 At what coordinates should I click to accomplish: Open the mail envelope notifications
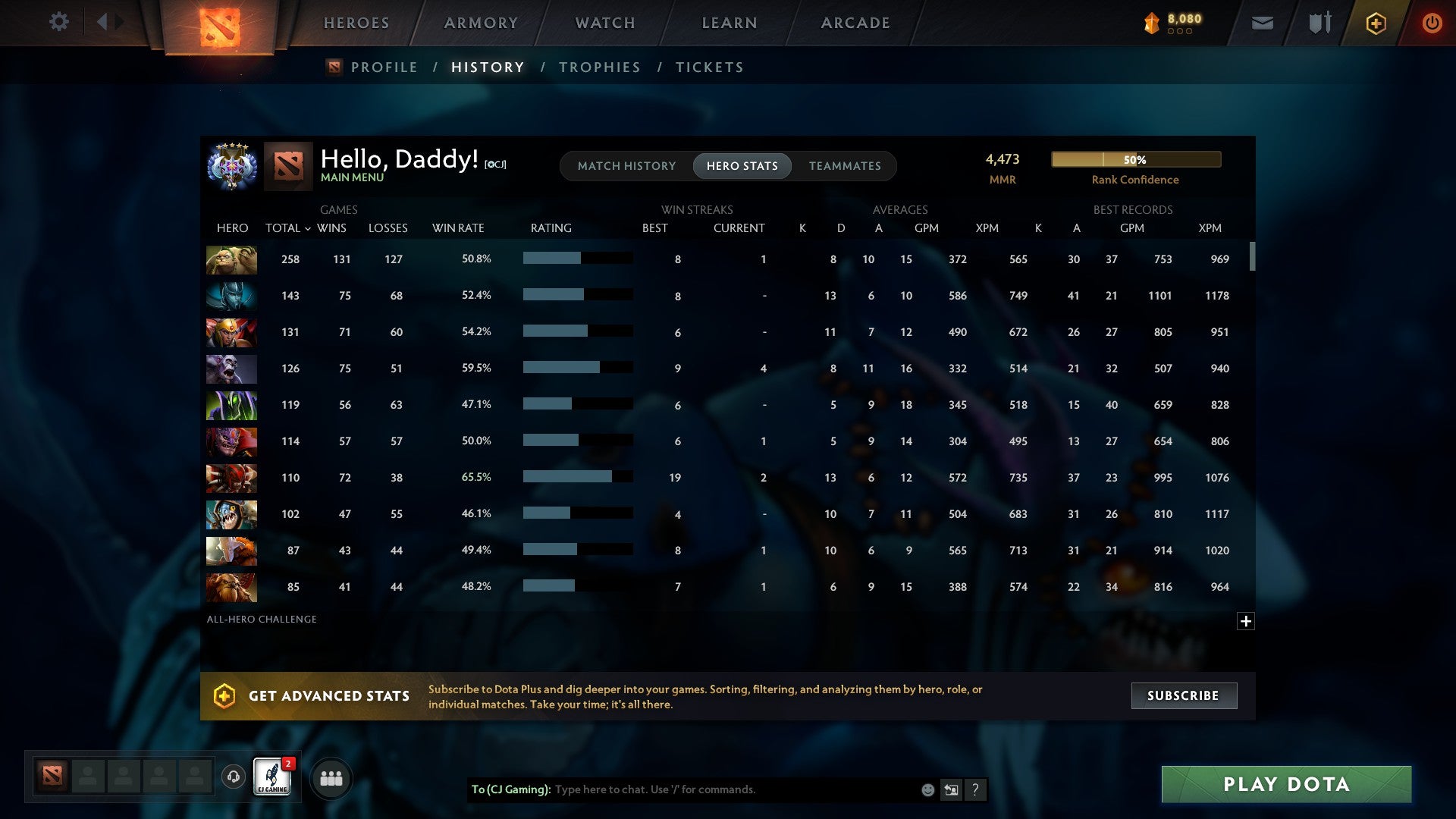tap(1263, 23)
